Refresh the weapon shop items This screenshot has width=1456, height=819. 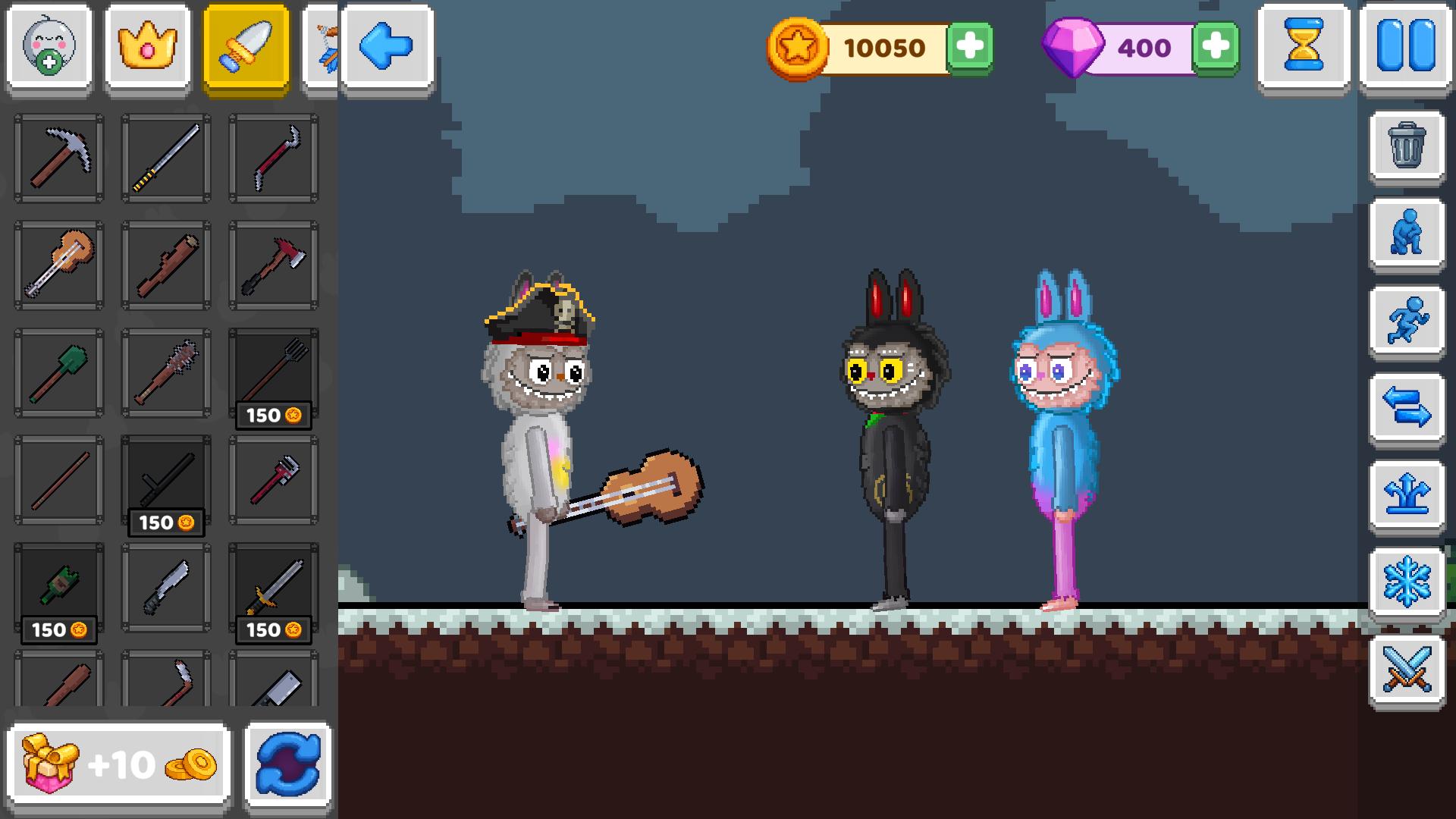pyautogui.click(x=287, y=766)
